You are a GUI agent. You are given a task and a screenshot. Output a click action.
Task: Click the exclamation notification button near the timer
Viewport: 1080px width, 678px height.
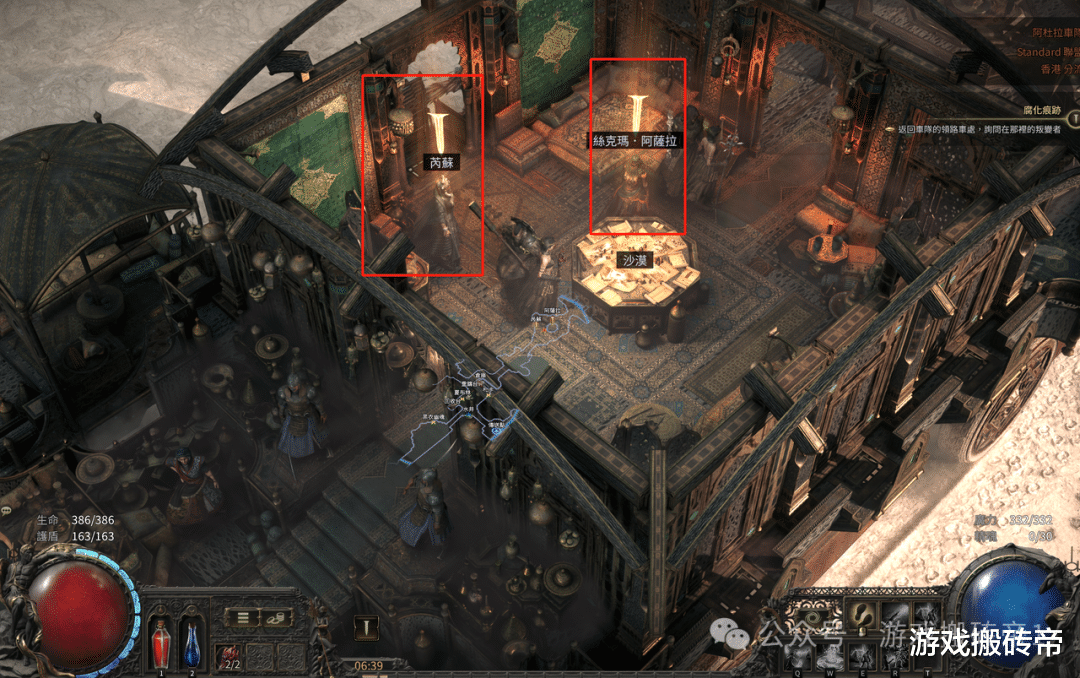pos(369,628)
